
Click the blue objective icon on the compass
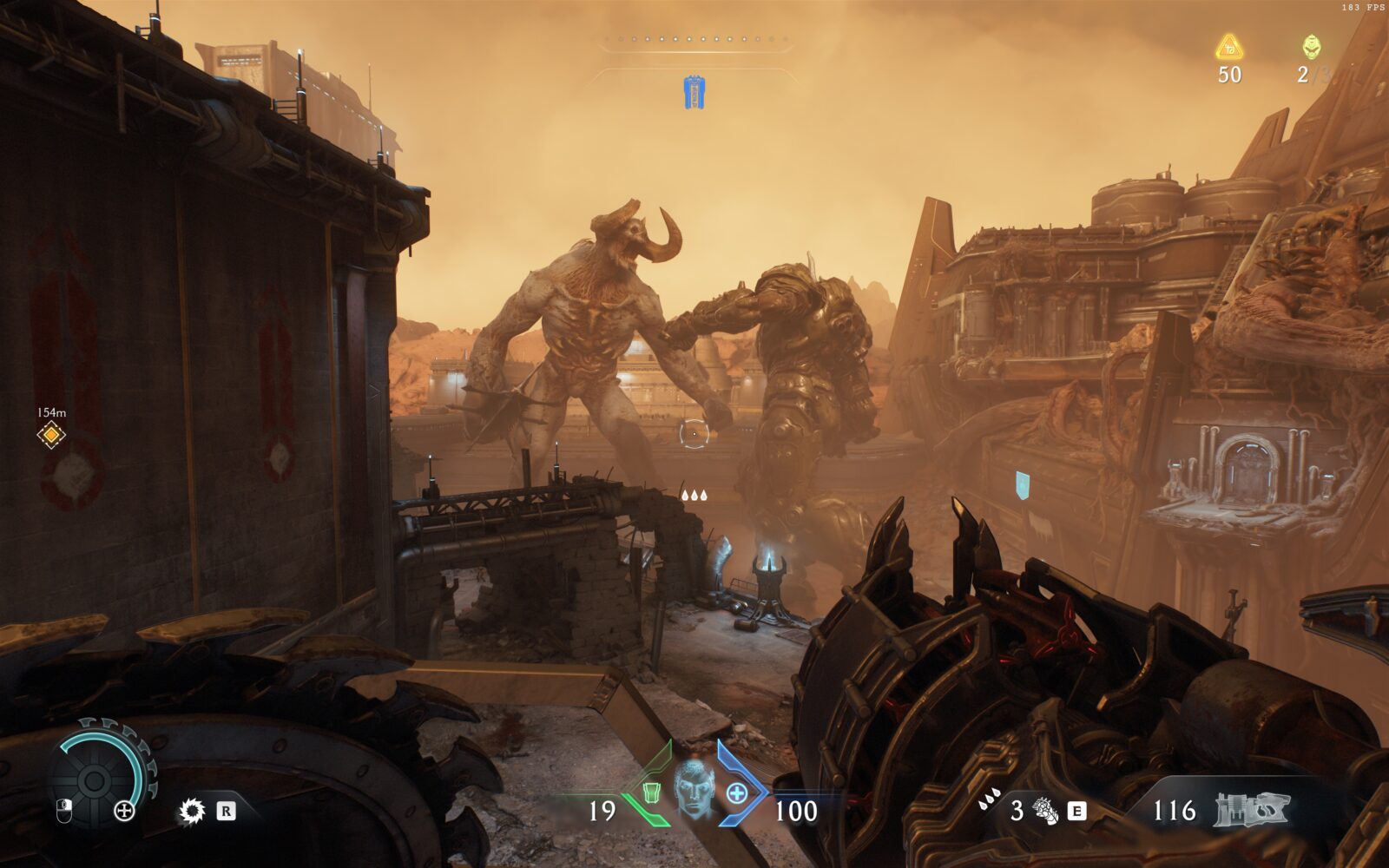tap(693, 92)
